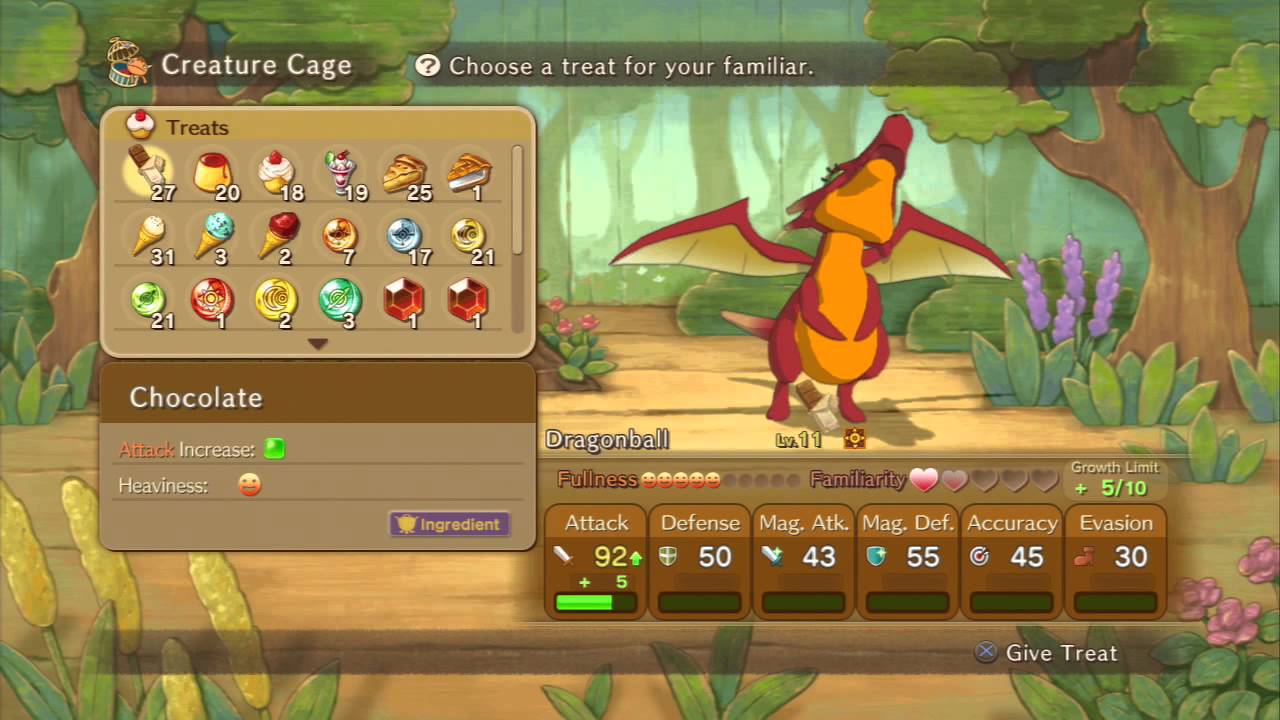Pick the large green orb with 3 count

pyautogui.click(x=340, y=299)
